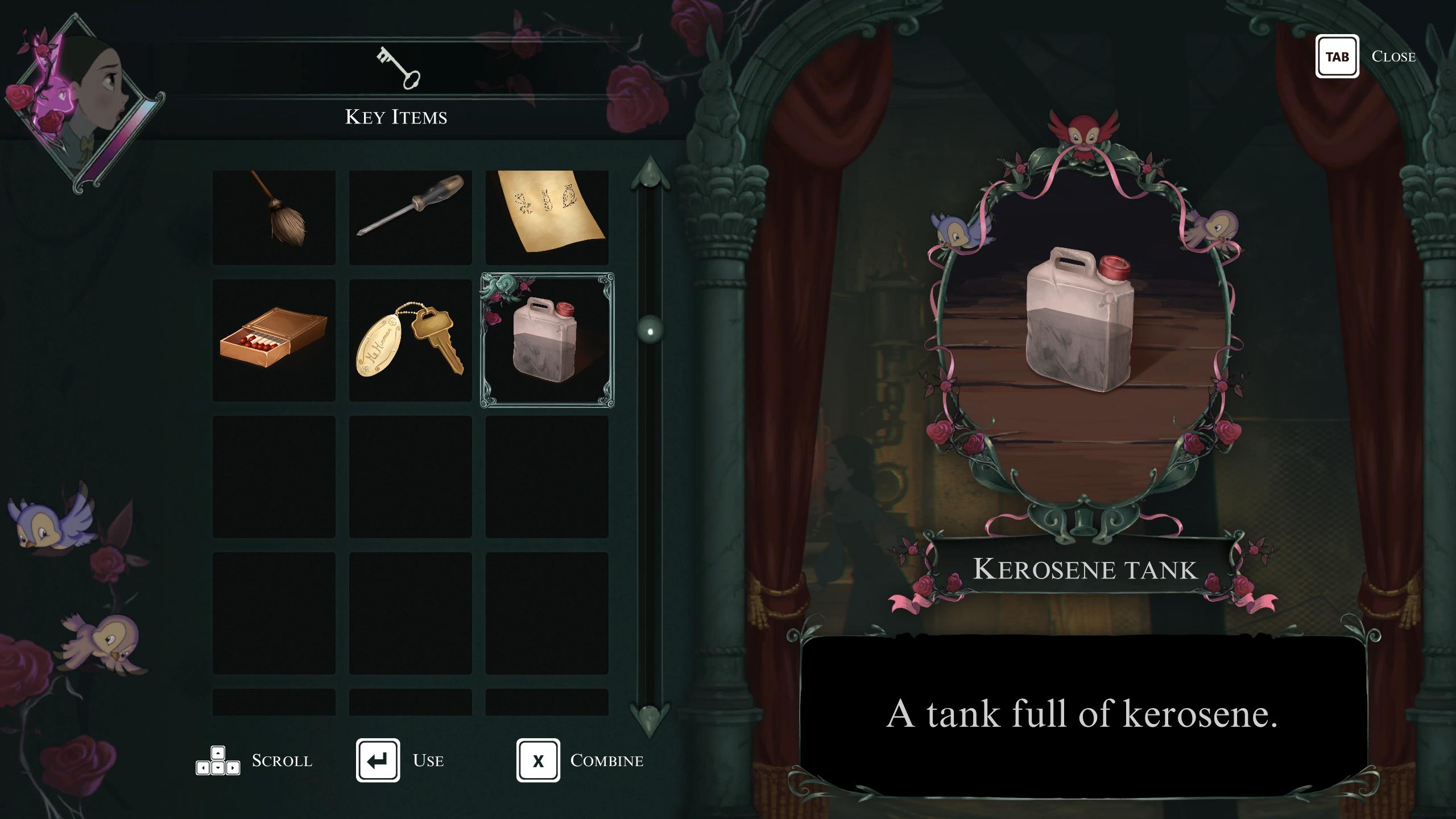Pick the parchment note with drawings
Viewport: 1456px width, 819px height.
point(547,217)
